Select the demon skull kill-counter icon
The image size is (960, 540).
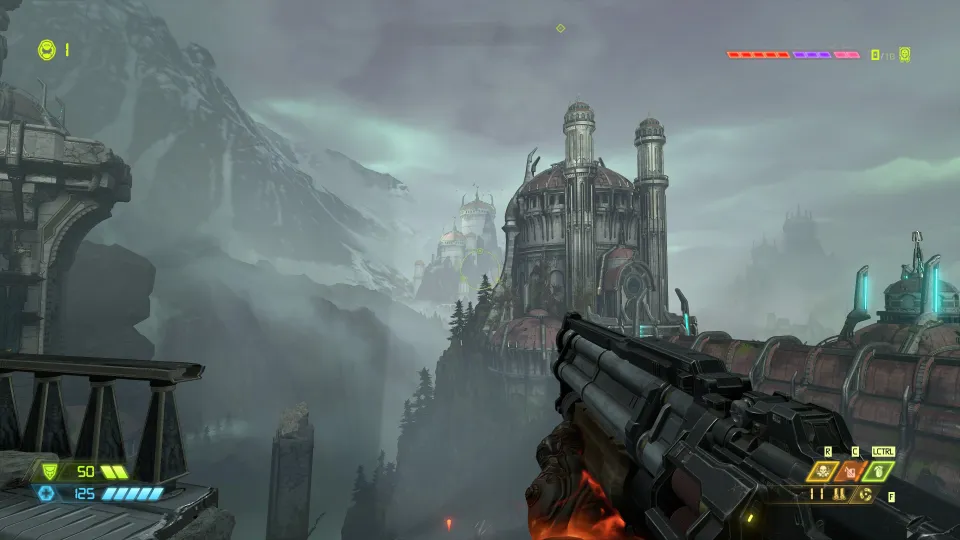pyautogui.click(x=904, y=55)
